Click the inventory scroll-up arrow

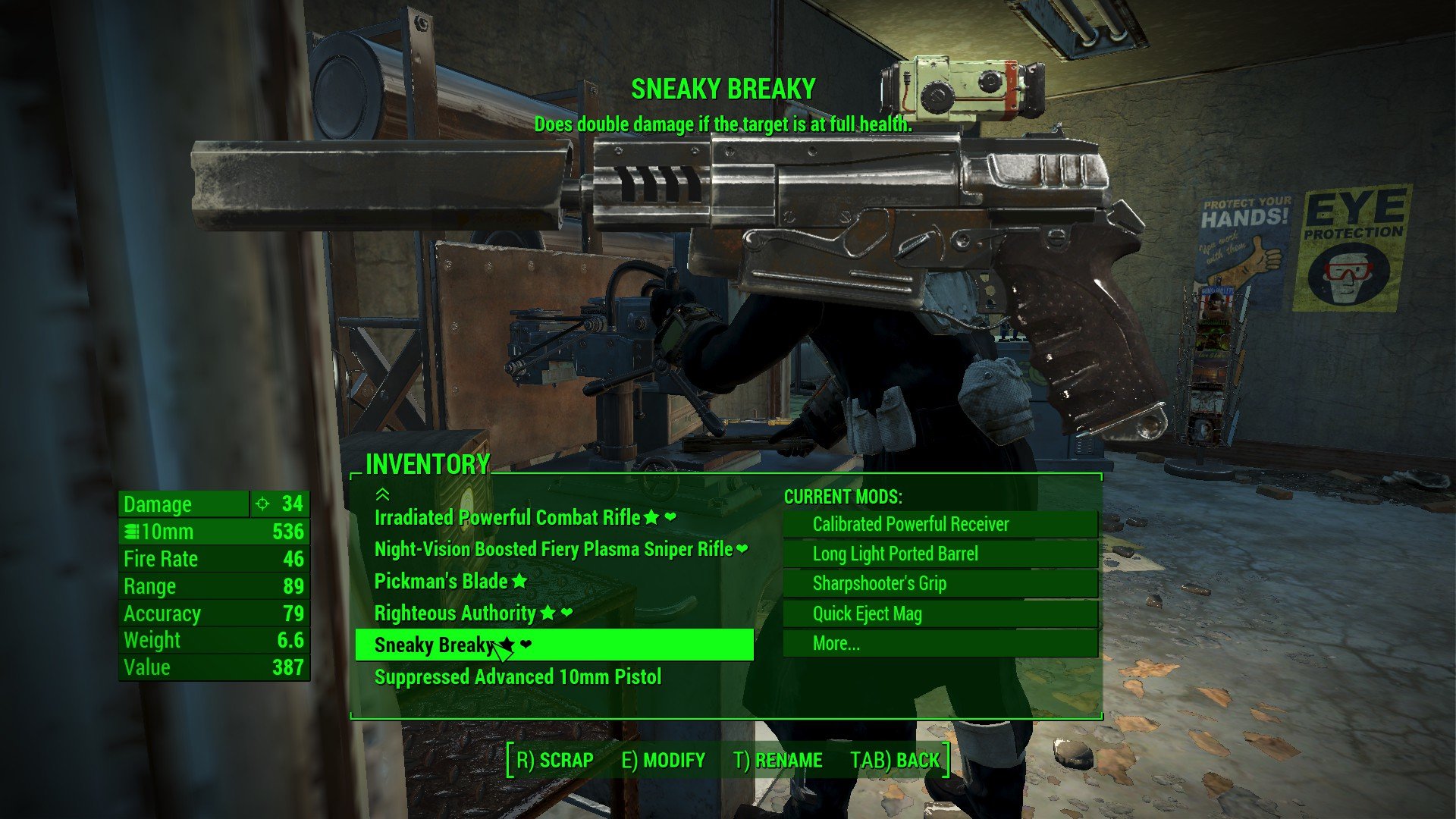click(x=382, y=495)
